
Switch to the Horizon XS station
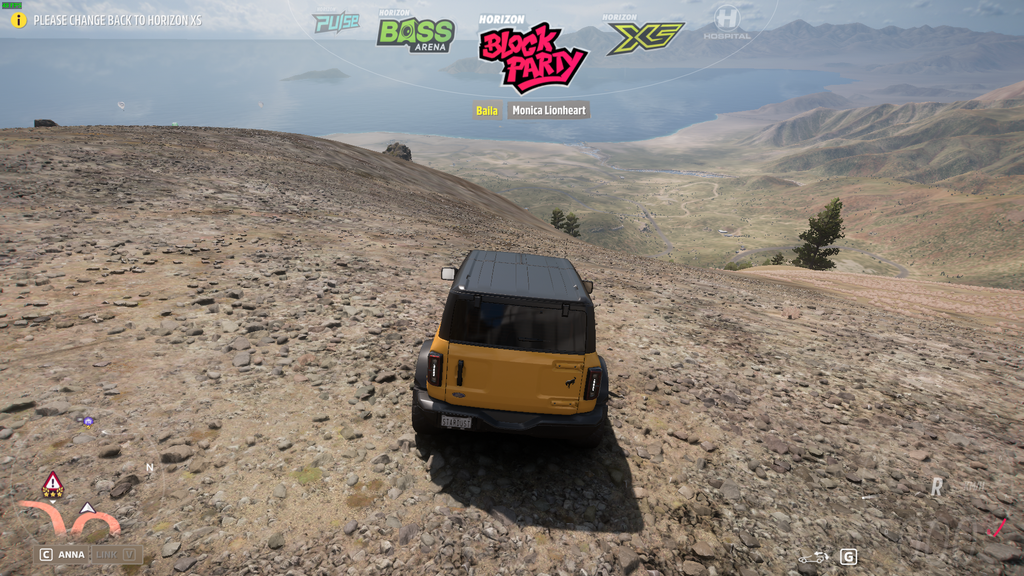pyautogui.click(x=645, y=36)
